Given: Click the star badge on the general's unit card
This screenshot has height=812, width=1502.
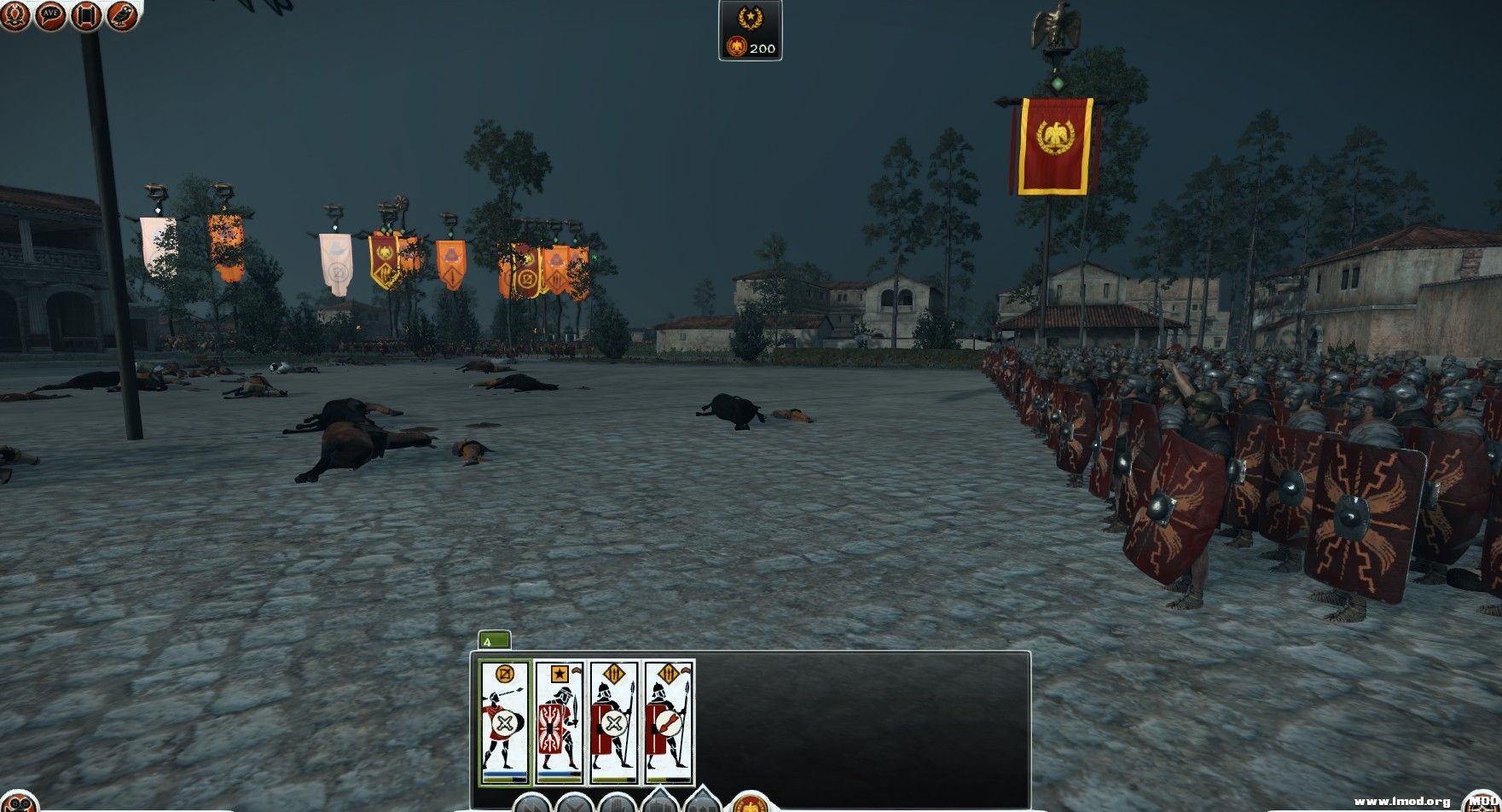Looking at the screenshot, I should coord(560,673).
